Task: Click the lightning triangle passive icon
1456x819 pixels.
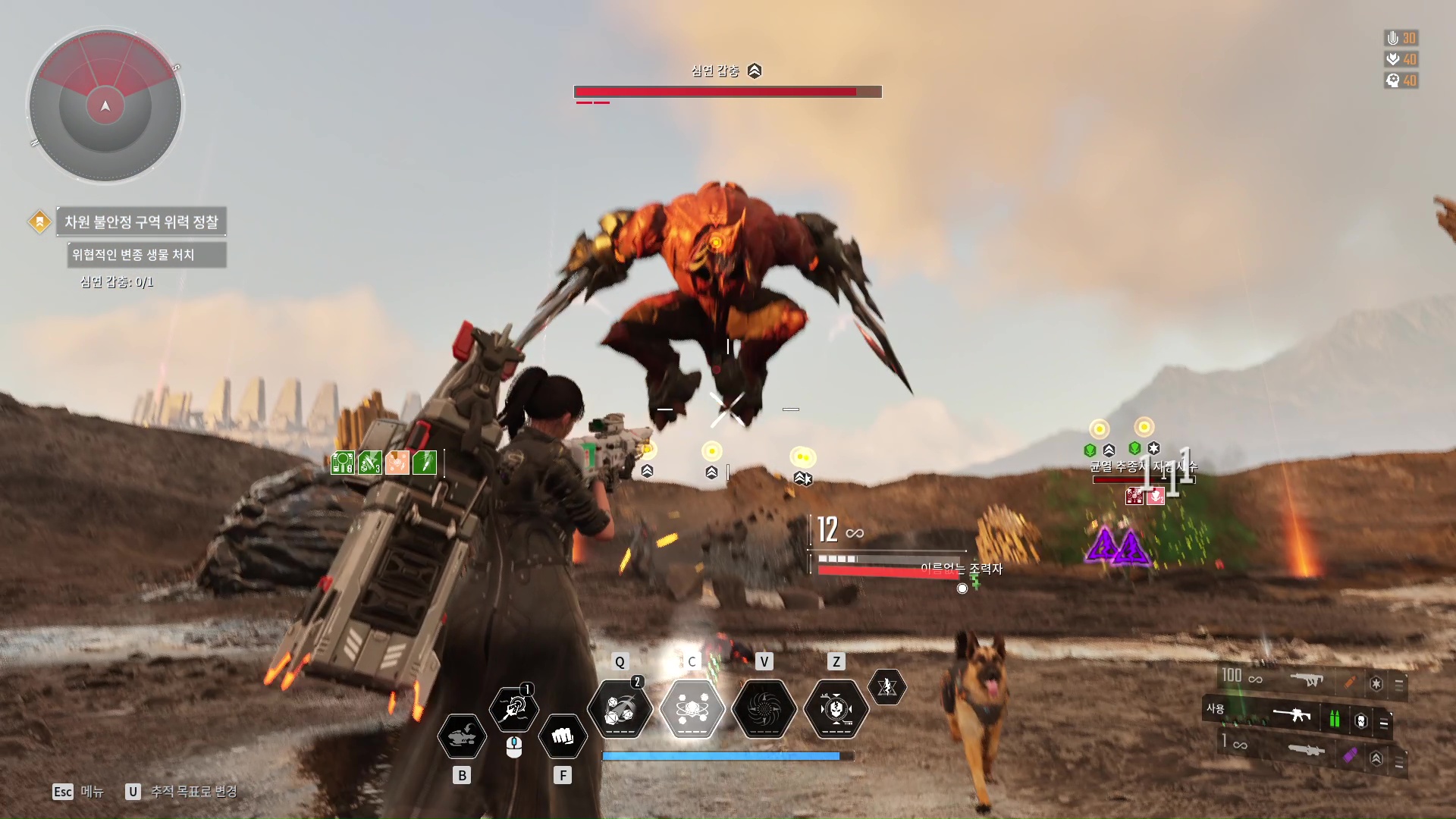Action: [886, 687]
